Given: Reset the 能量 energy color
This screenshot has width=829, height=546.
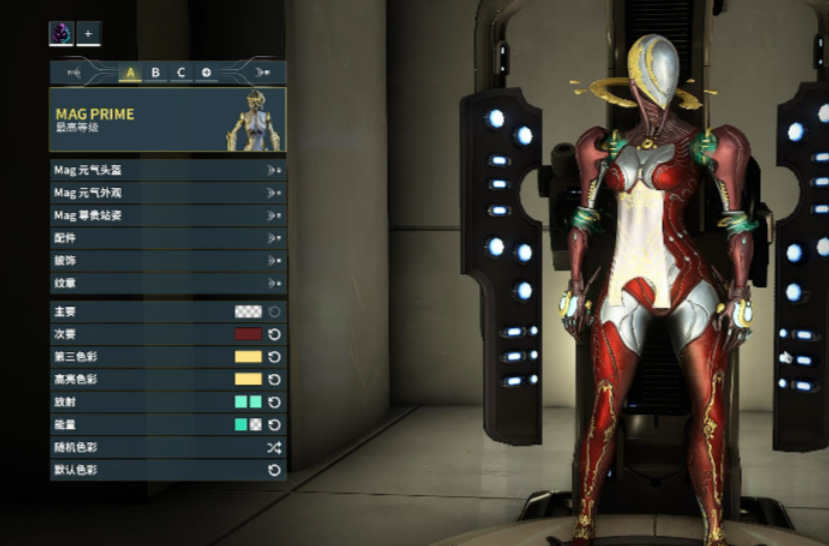Looking at the screenshot, I should (x=274, y=424).
